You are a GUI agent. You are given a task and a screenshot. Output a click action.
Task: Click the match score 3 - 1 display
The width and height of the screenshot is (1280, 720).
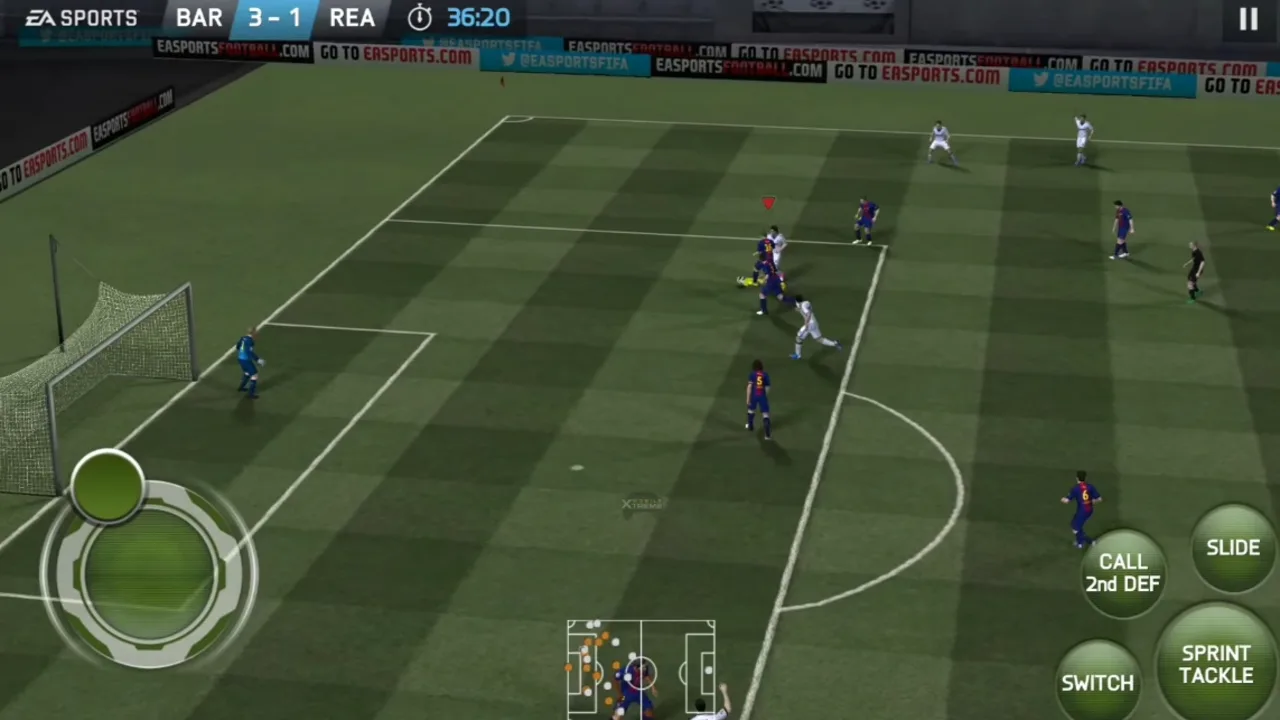click(274, 17)
